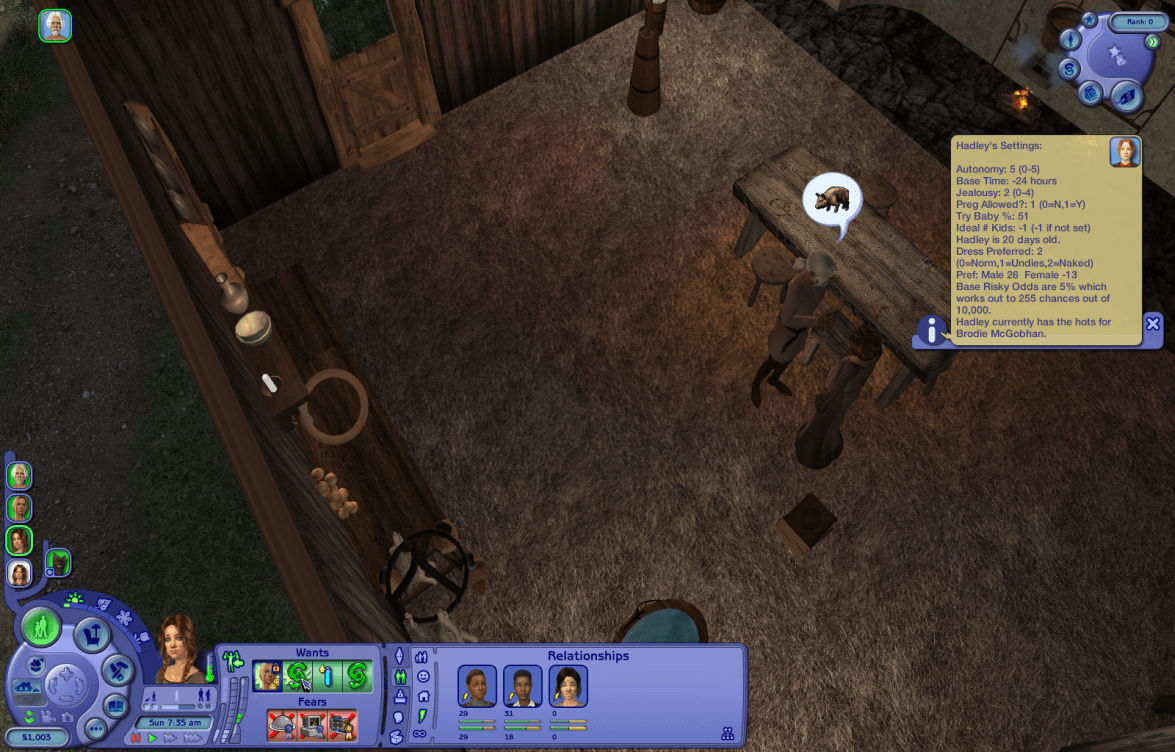Enter Build mode with the hammer and saw button
Viewport: 1175px width, 752px height.
pos(118,666)
